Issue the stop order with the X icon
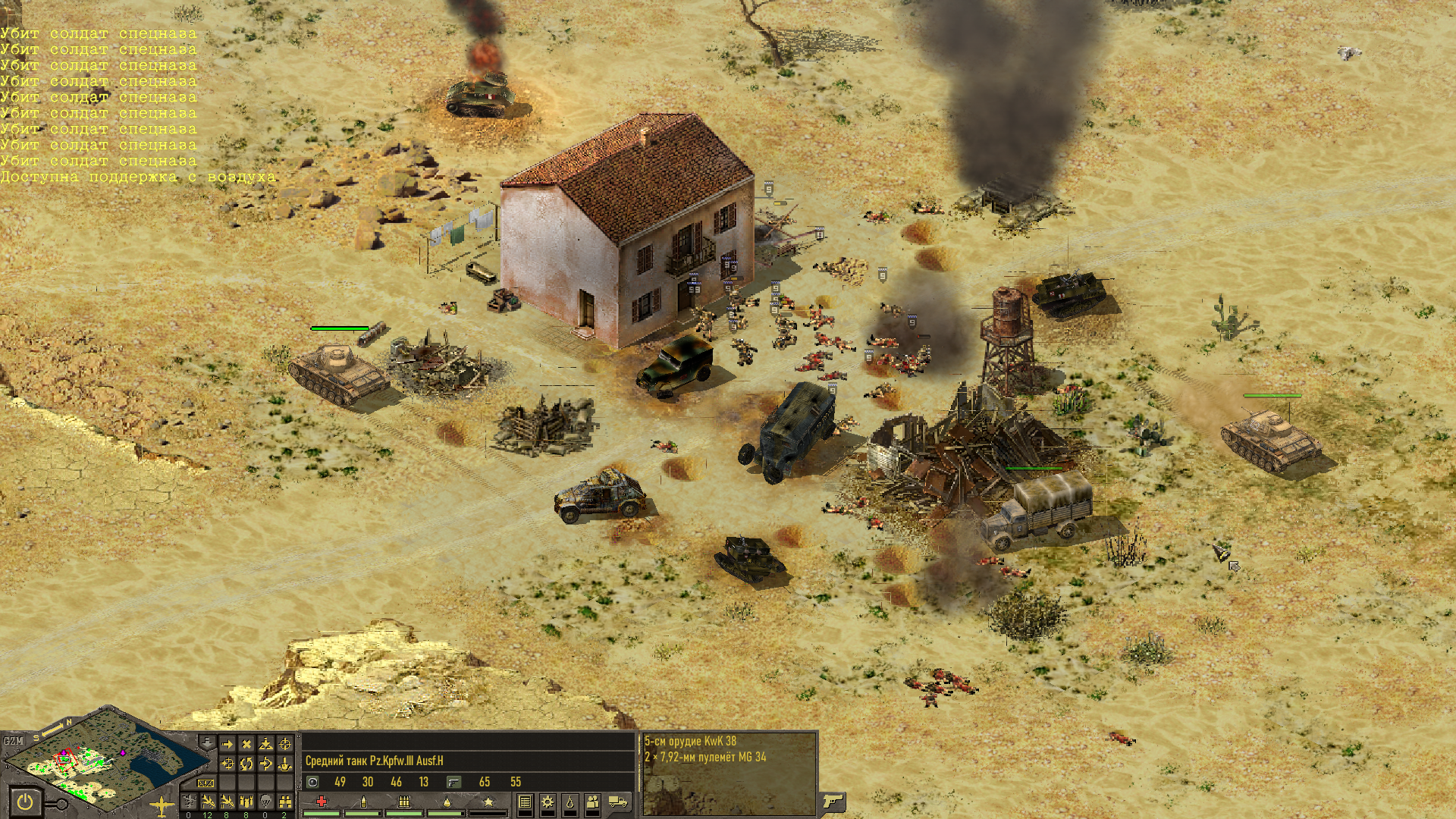Image resolution: width=1456 pixels, height=819 pixels. (246, 745)
